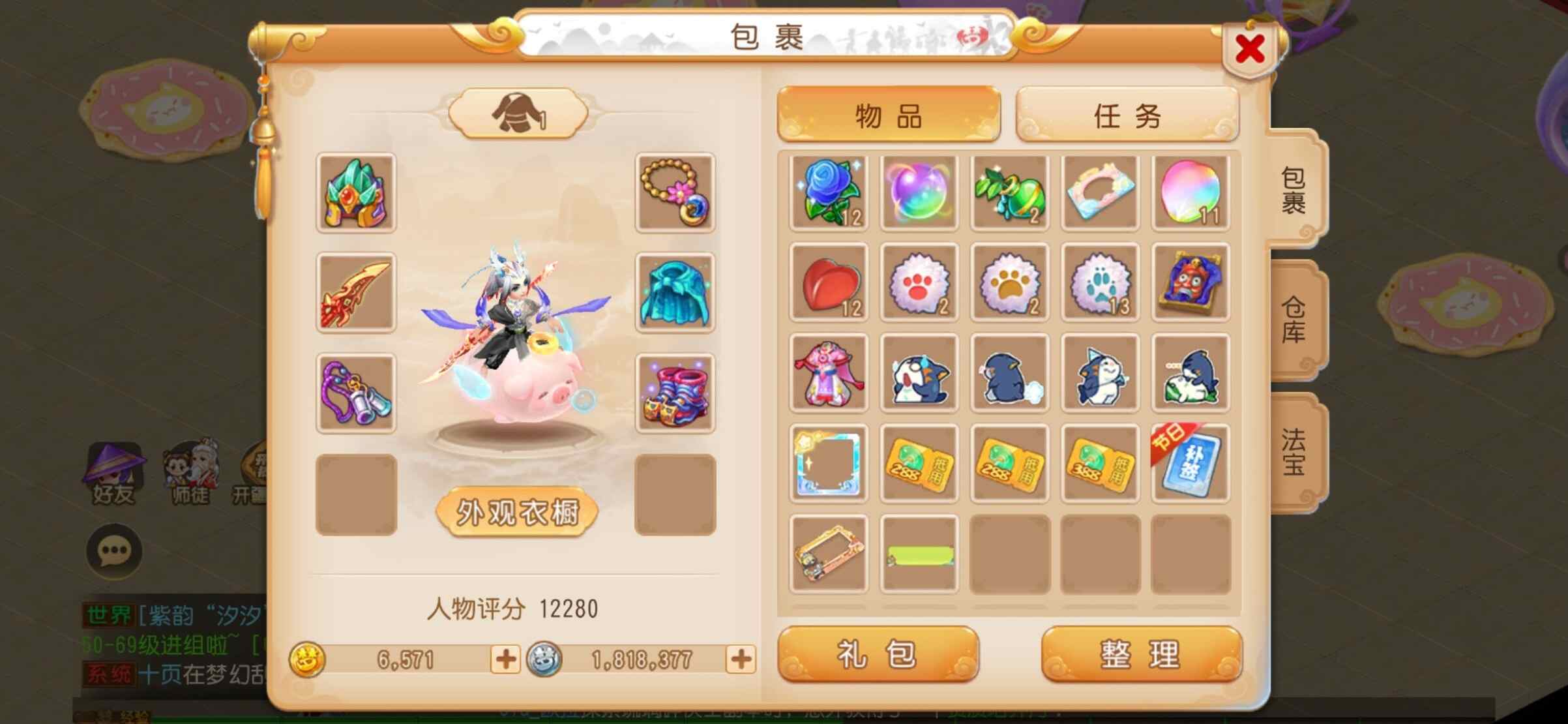Inspect the equipped bead necklace
Image resolution: width=1568 pixels, height=724 pixels.
[x=675, y=193]
